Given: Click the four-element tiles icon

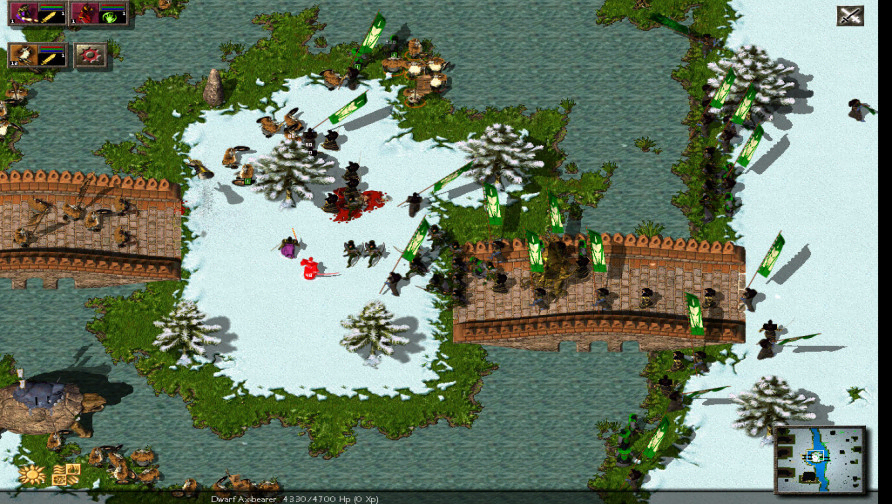Looking at the screenshot, I should [66, 475].
